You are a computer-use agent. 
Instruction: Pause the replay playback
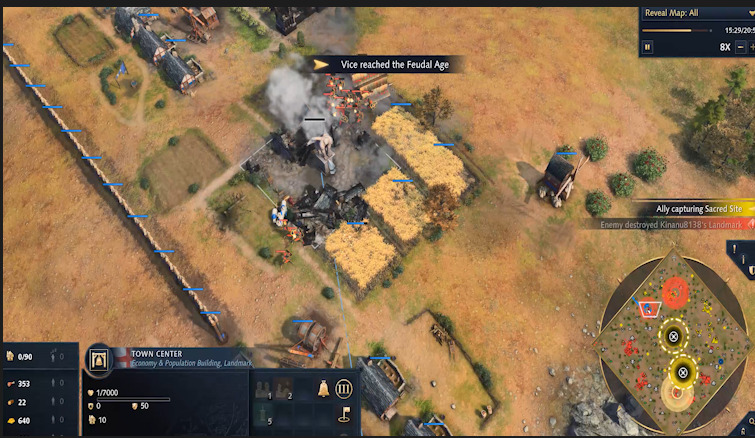tap(648, 46)
